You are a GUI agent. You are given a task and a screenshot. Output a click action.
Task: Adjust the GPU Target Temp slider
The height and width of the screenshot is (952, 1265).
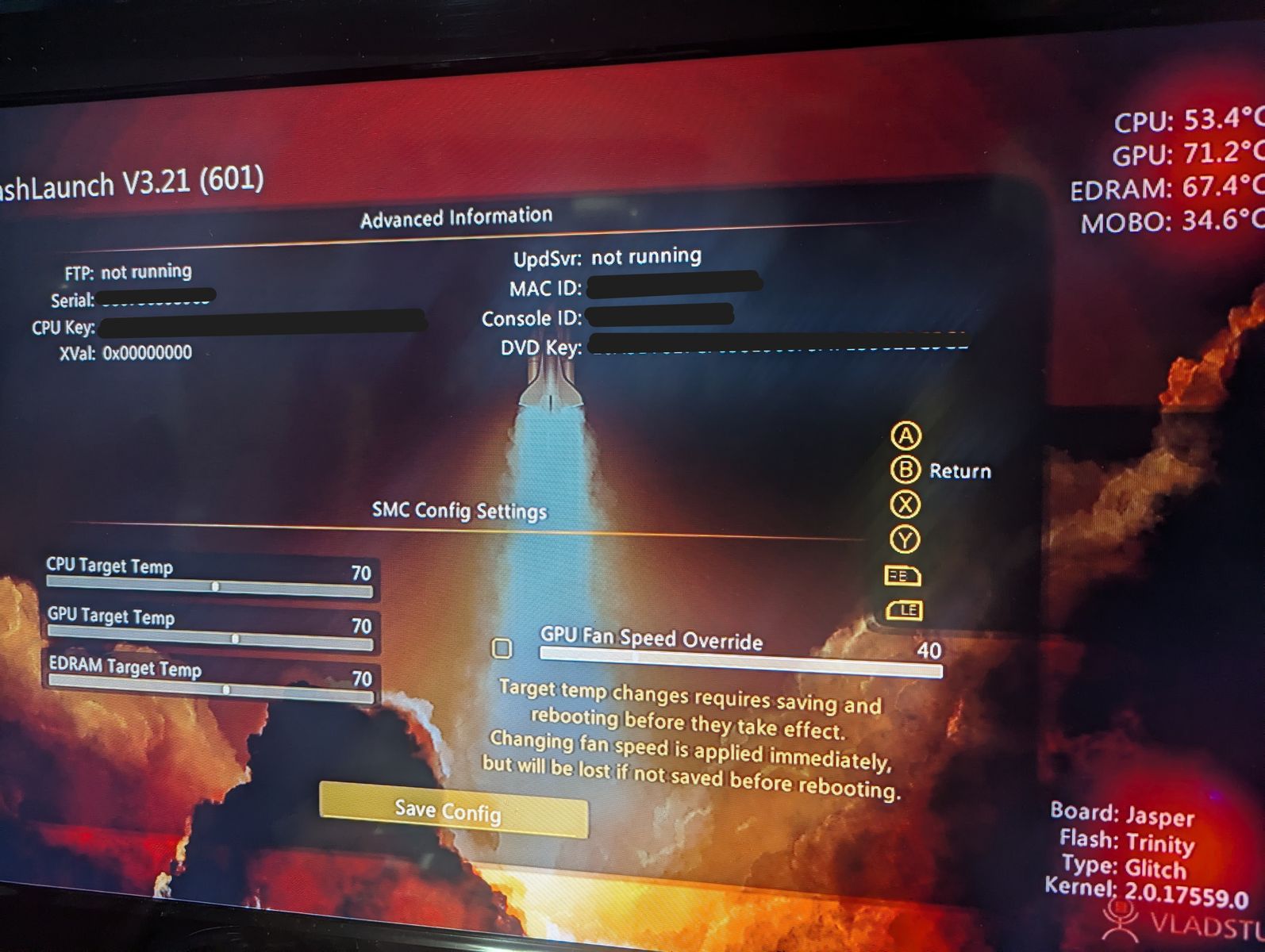235,638
